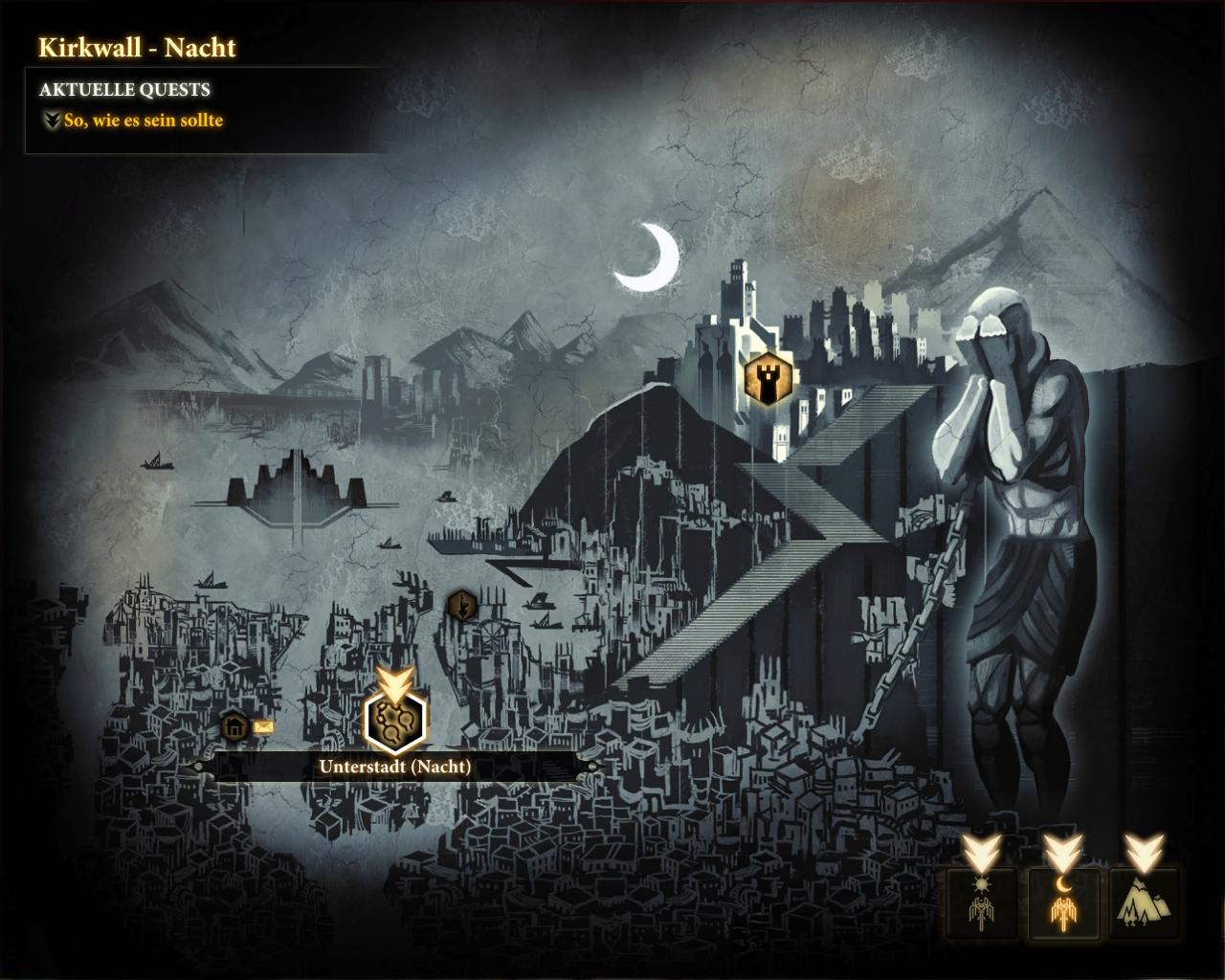
Task: Select the quest "So, wie es sein sollte"
Action: tap(143, 121)
